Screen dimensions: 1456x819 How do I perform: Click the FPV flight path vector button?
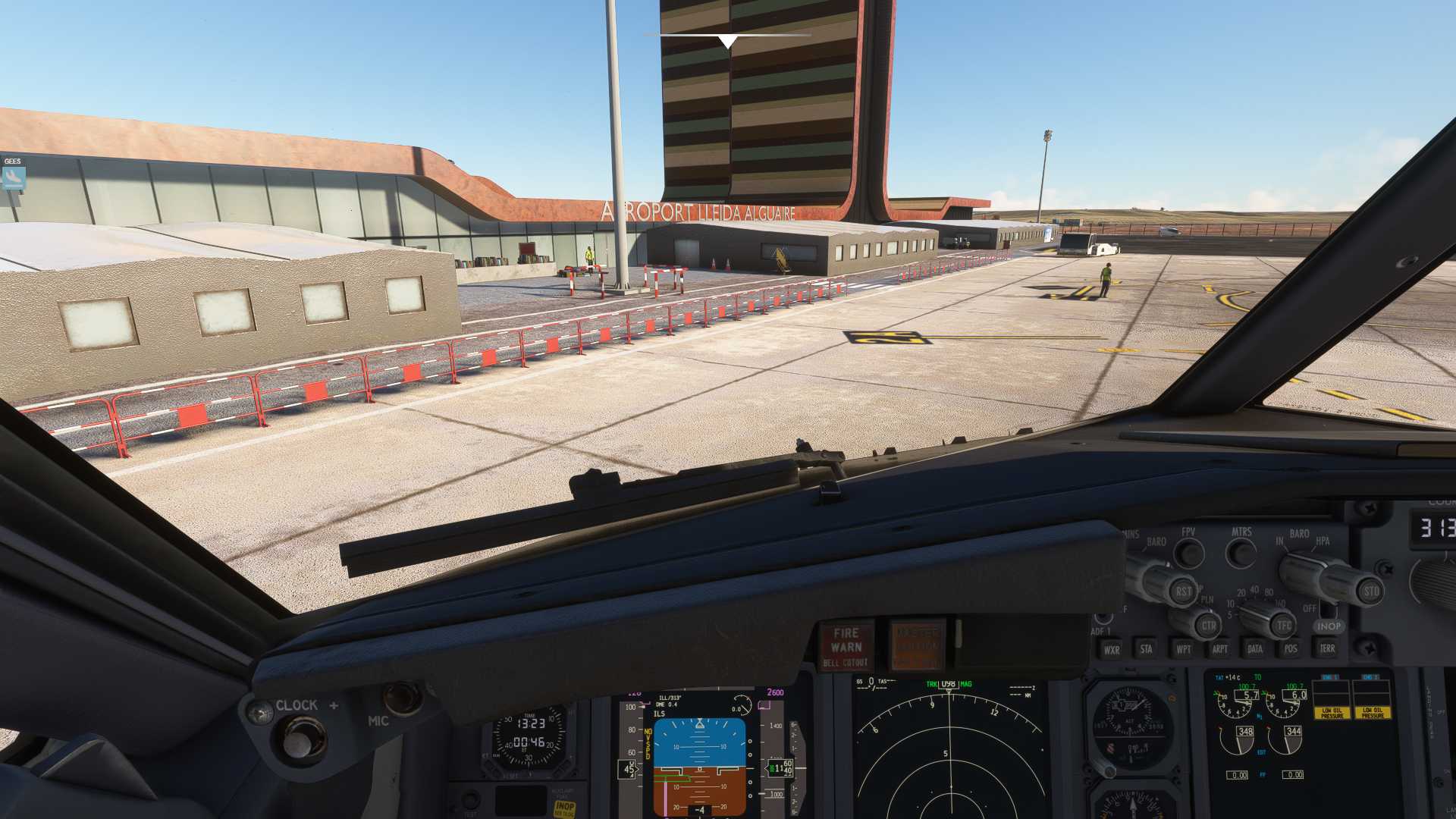click(1191, 551)
